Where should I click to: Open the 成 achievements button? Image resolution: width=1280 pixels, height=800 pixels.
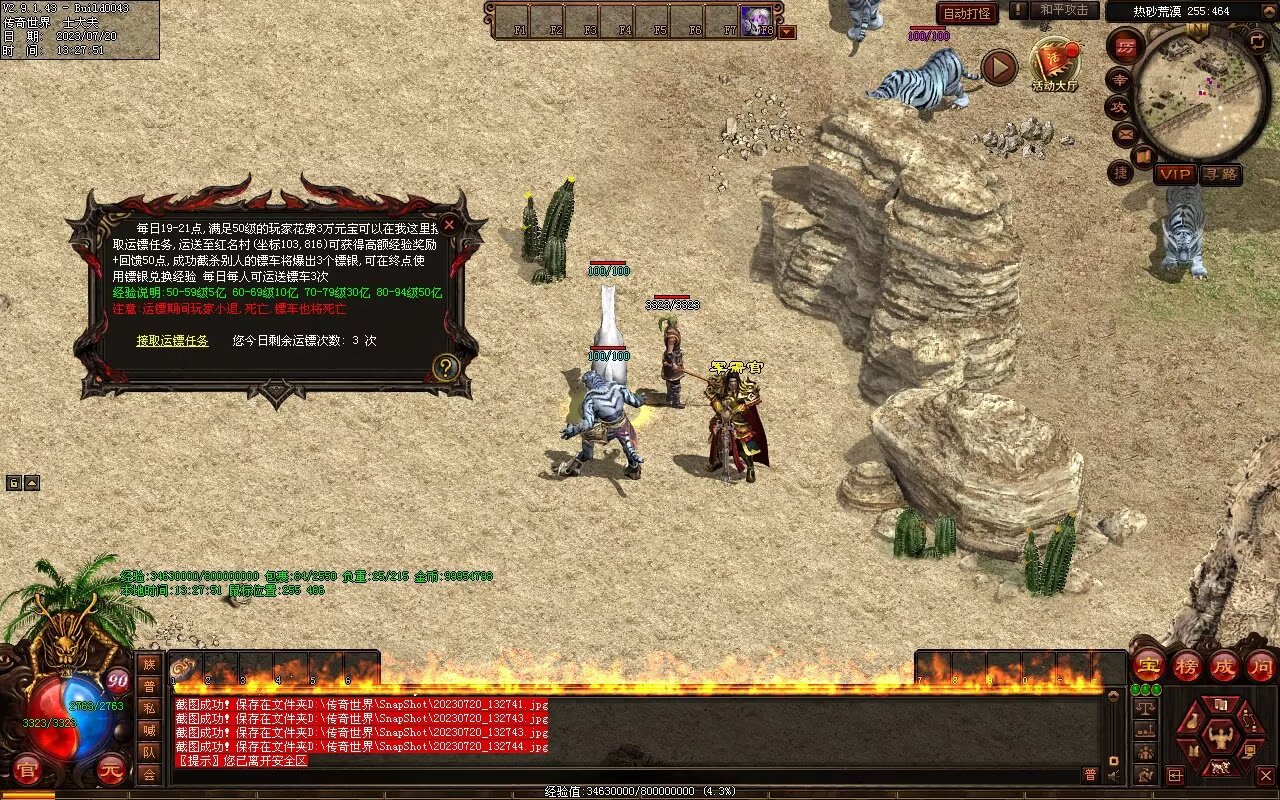(x=1224, y=665)
